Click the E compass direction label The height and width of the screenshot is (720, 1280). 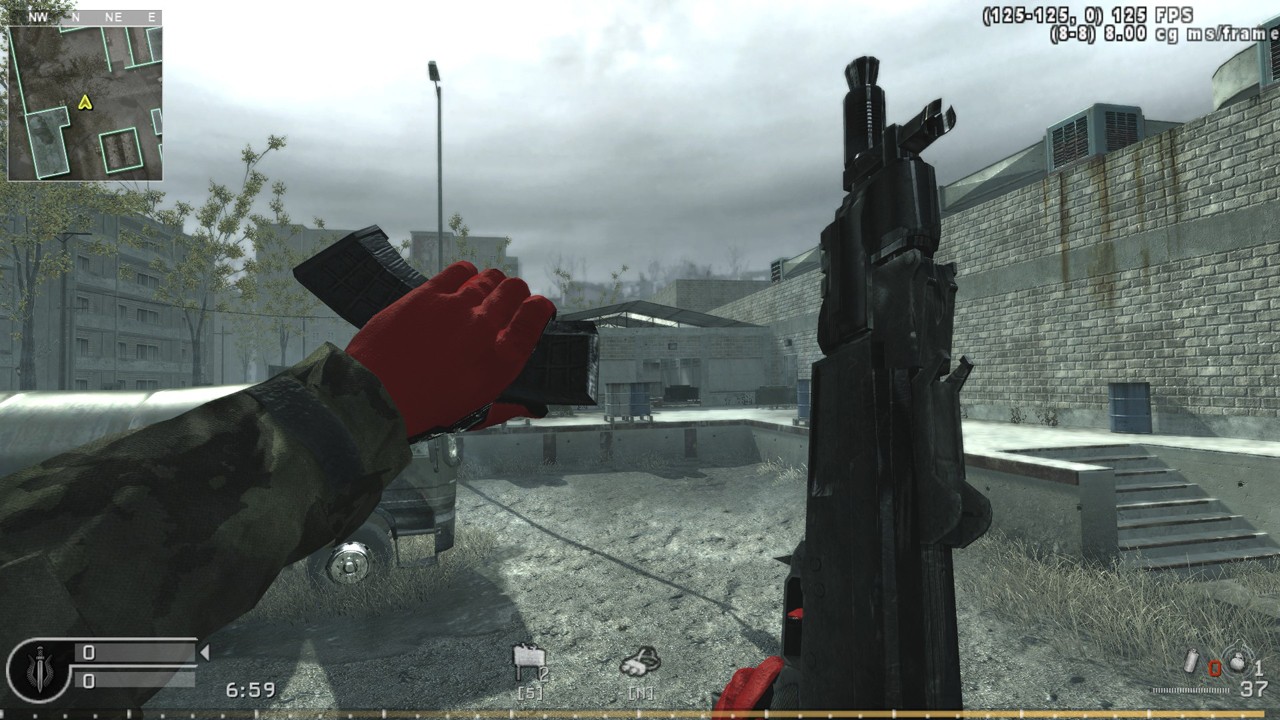[150, 16]
